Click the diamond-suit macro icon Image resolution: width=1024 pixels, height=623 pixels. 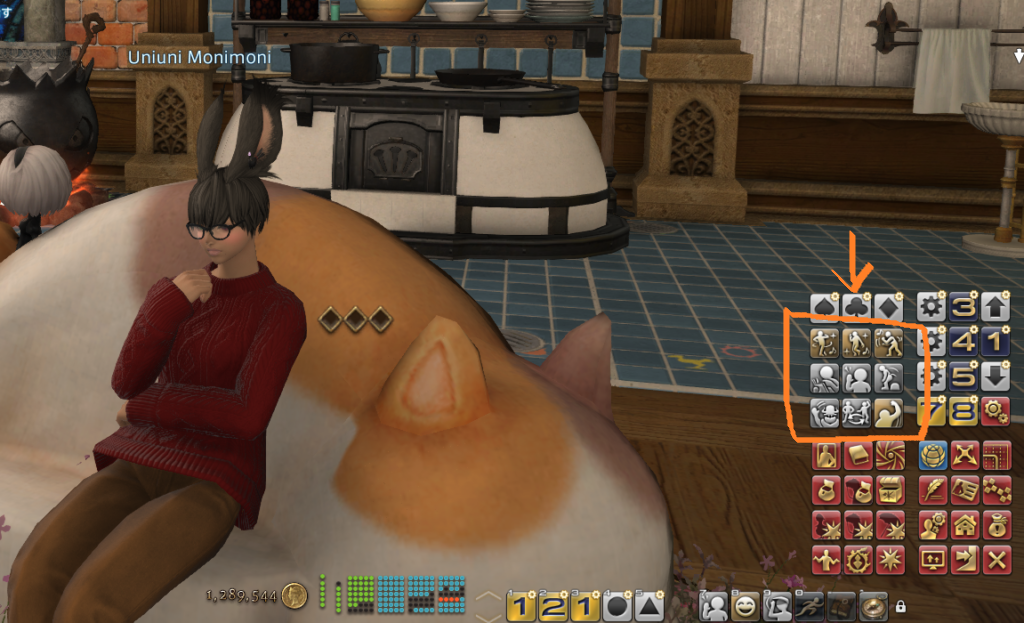click(889, 307)
